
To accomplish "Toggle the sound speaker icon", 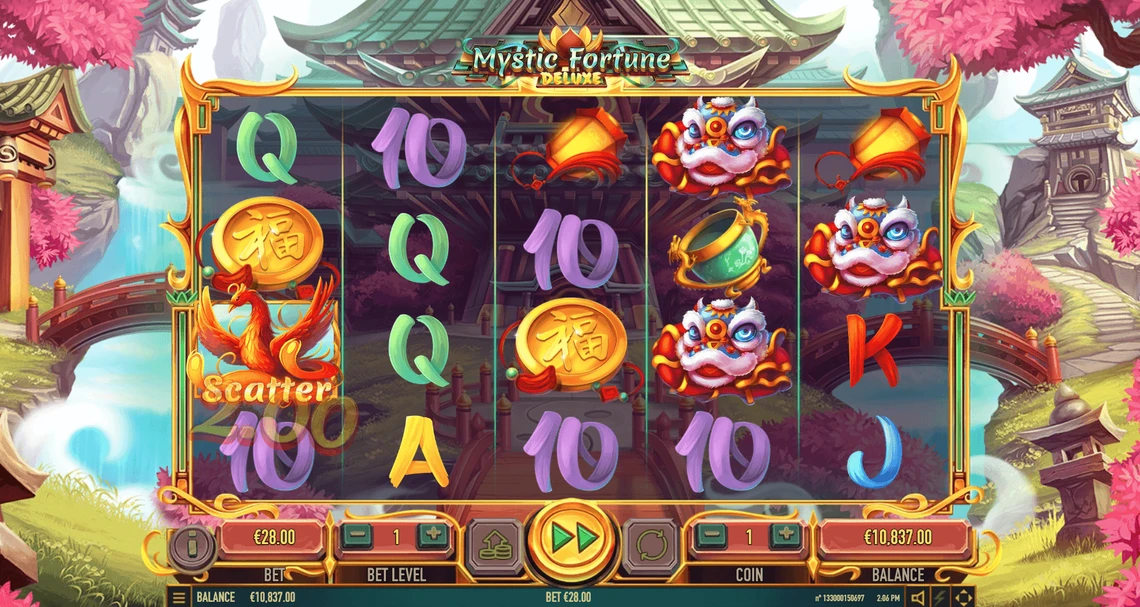I will point(918,598).
